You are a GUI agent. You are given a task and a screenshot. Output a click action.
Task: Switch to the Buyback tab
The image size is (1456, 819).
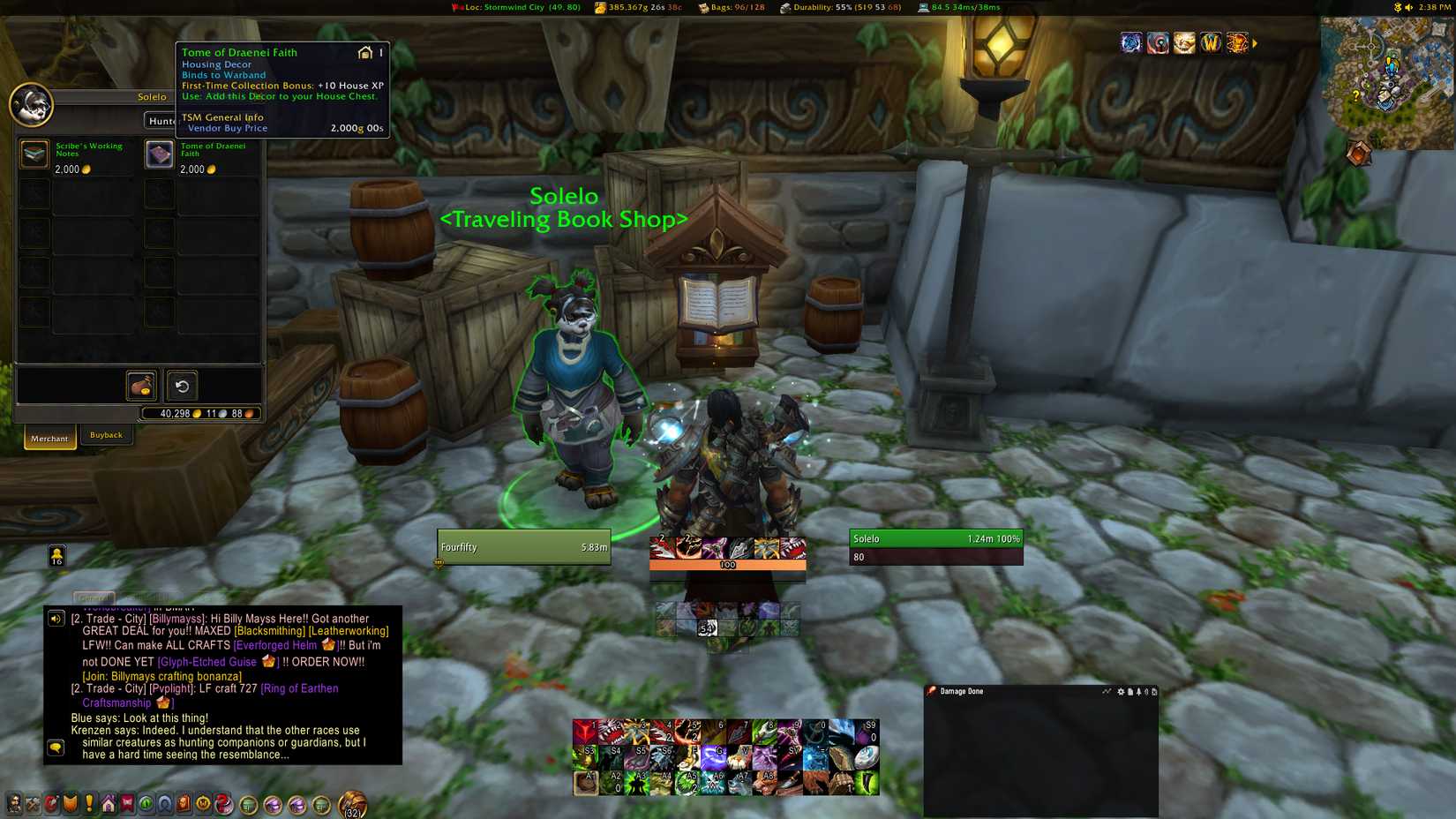coord(106,434)
